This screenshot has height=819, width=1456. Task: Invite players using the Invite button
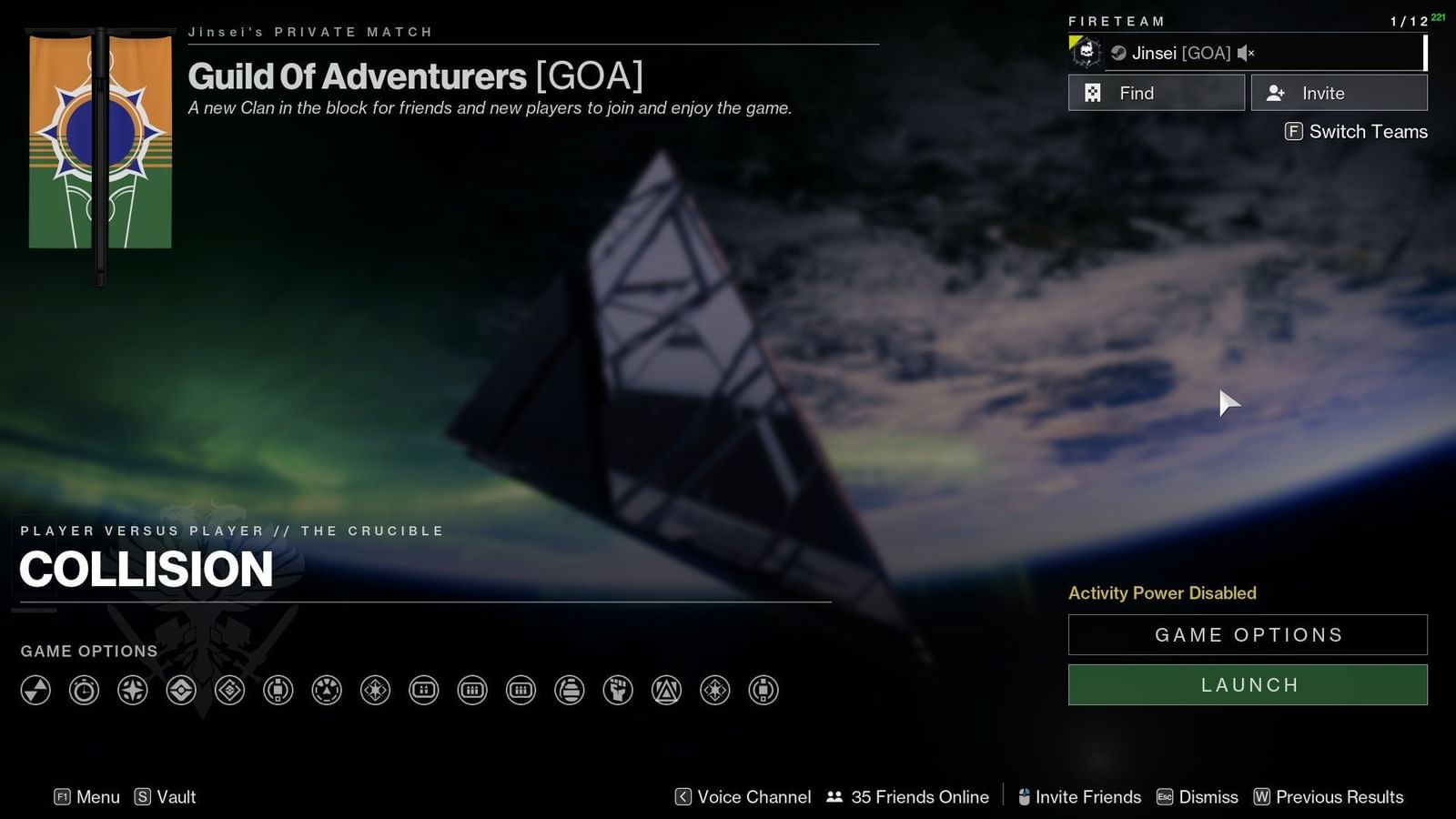pyautogui.click(x=1339, y=92)
